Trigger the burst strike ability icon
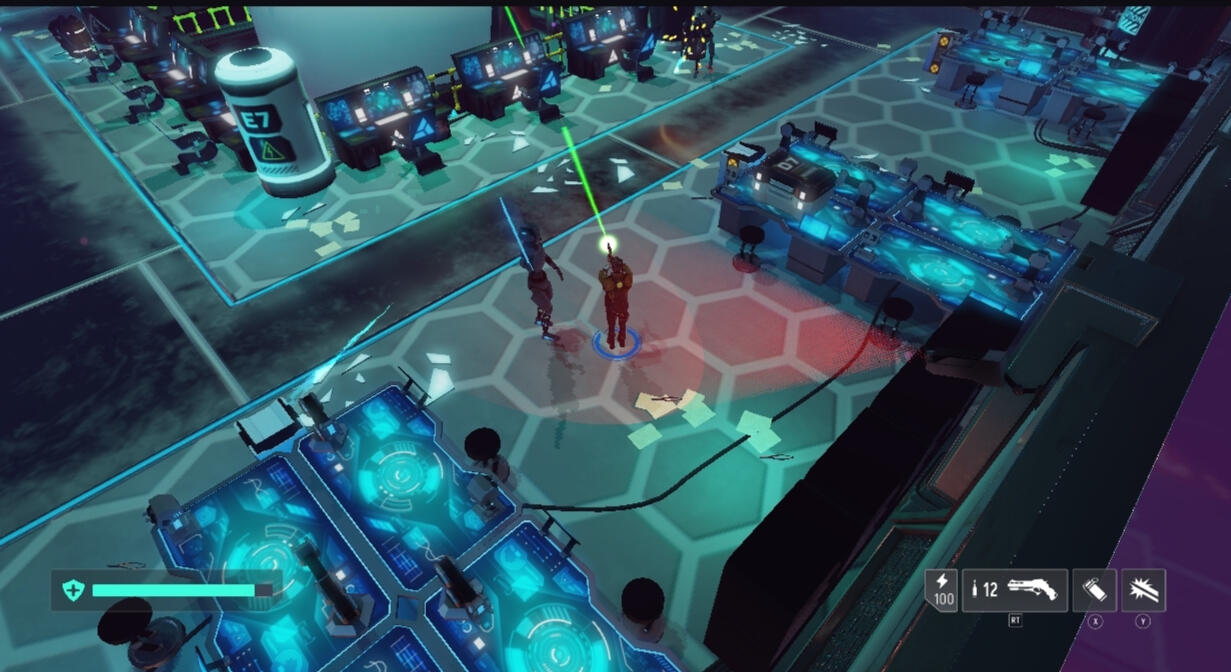Screen dimensions: 1231x672 click(x=1143, y=590)
